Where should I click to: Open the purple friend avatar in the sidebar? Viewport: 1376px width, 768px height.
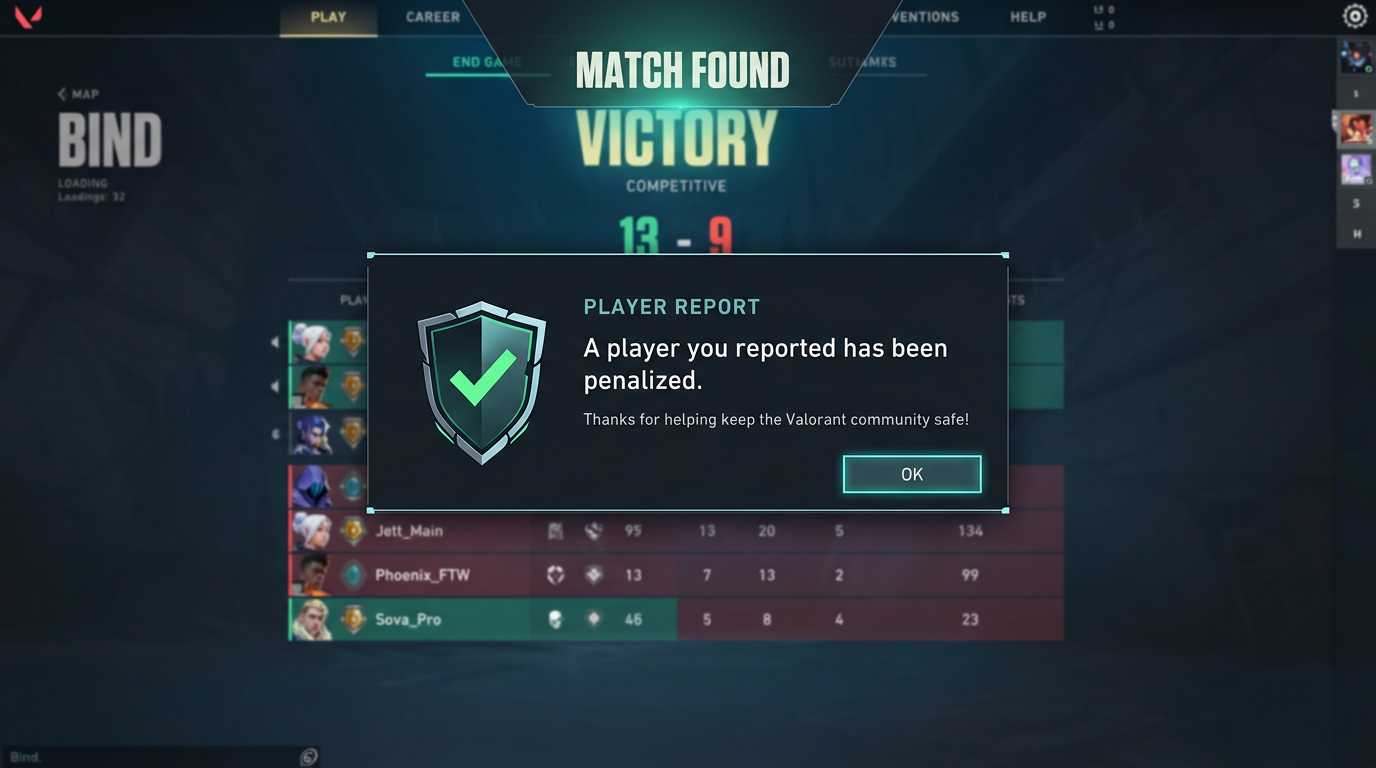pos(1356,168)
